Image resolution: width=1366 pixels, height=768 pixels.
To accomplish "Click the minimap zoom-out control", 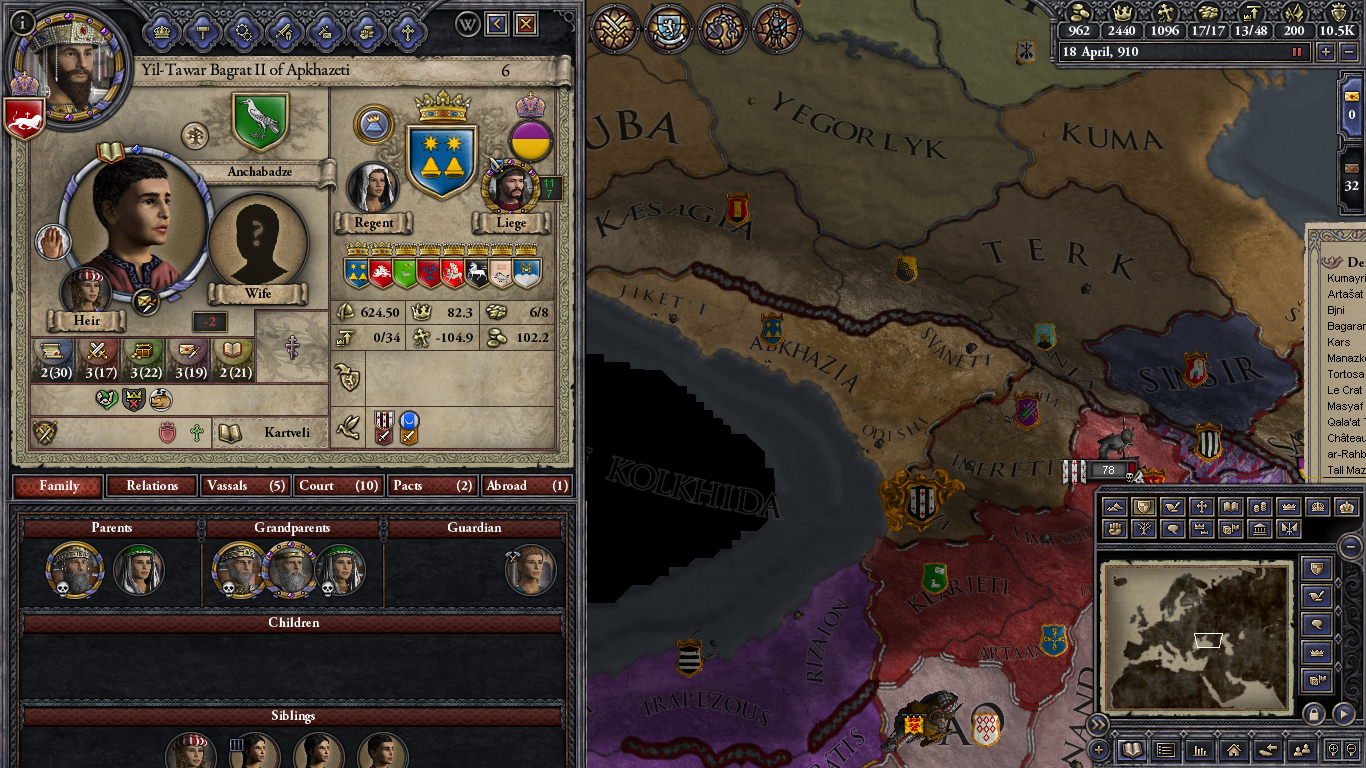I will pyautogui.click(x=1352, y=750).
